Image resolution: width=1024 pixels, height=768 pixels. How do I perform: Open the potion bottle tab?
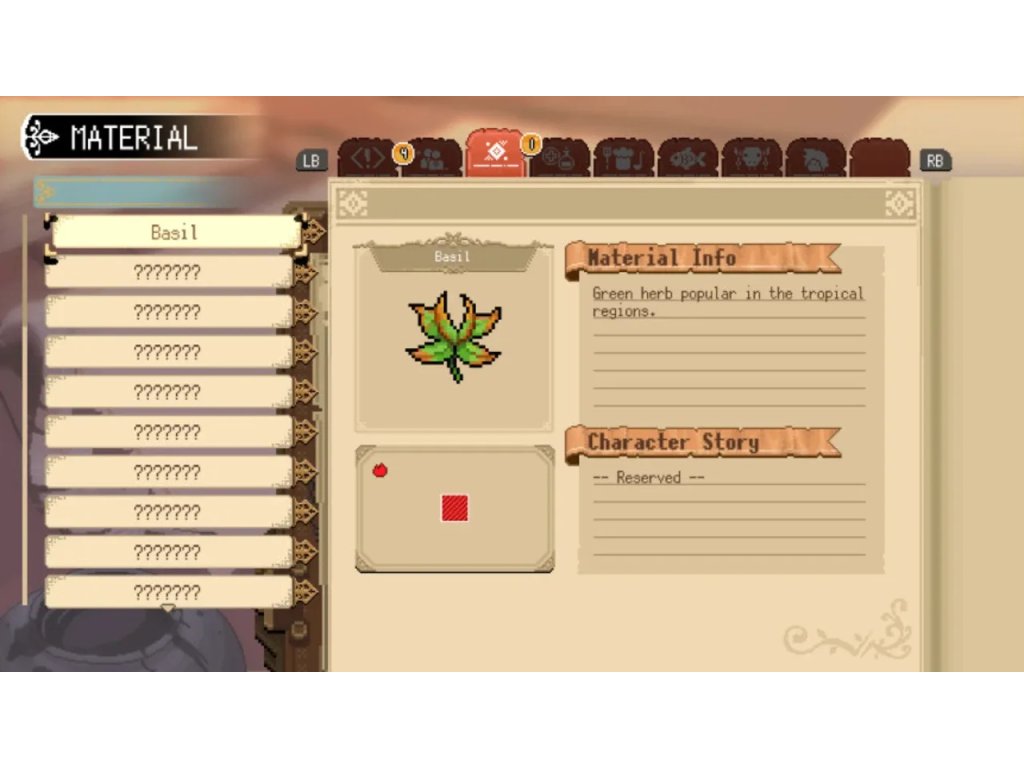[560, 160]
